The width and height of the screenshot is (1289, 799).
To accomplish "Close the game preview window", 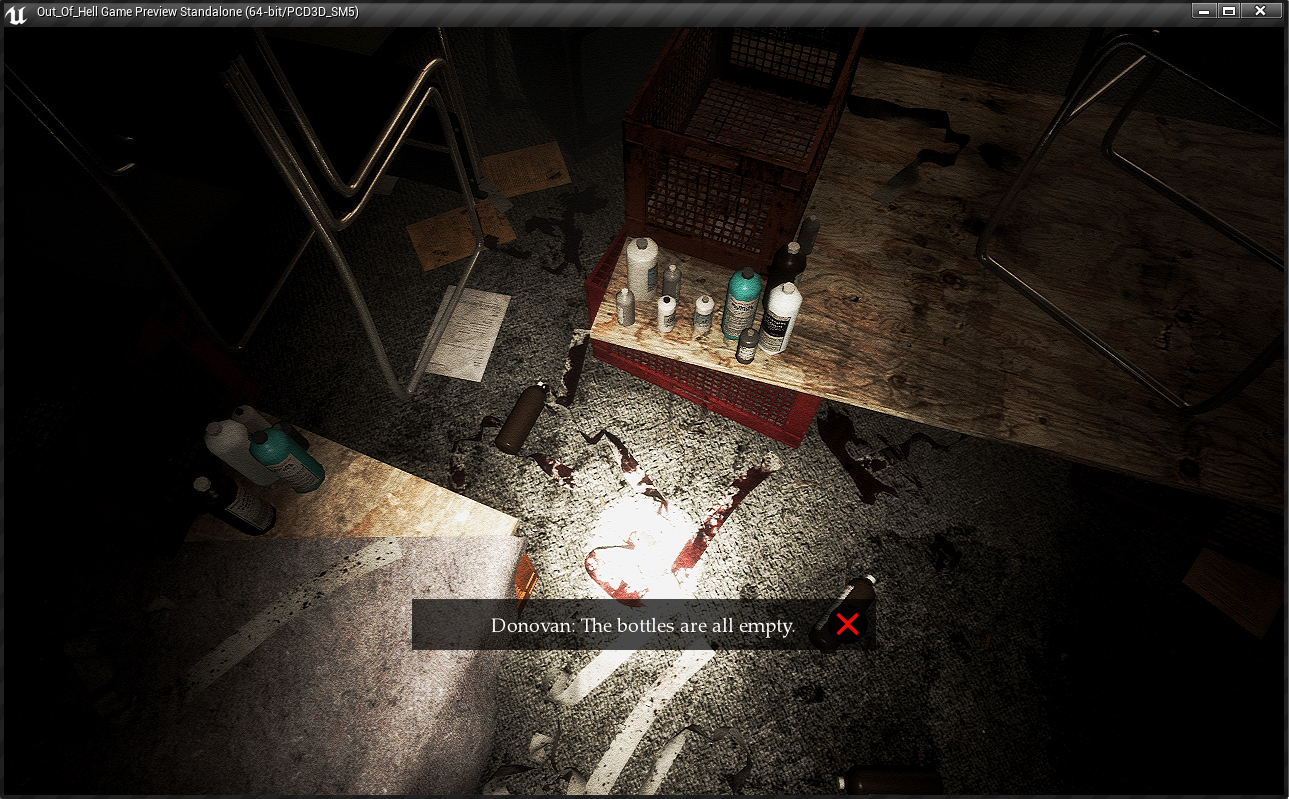I will 1260,11.
